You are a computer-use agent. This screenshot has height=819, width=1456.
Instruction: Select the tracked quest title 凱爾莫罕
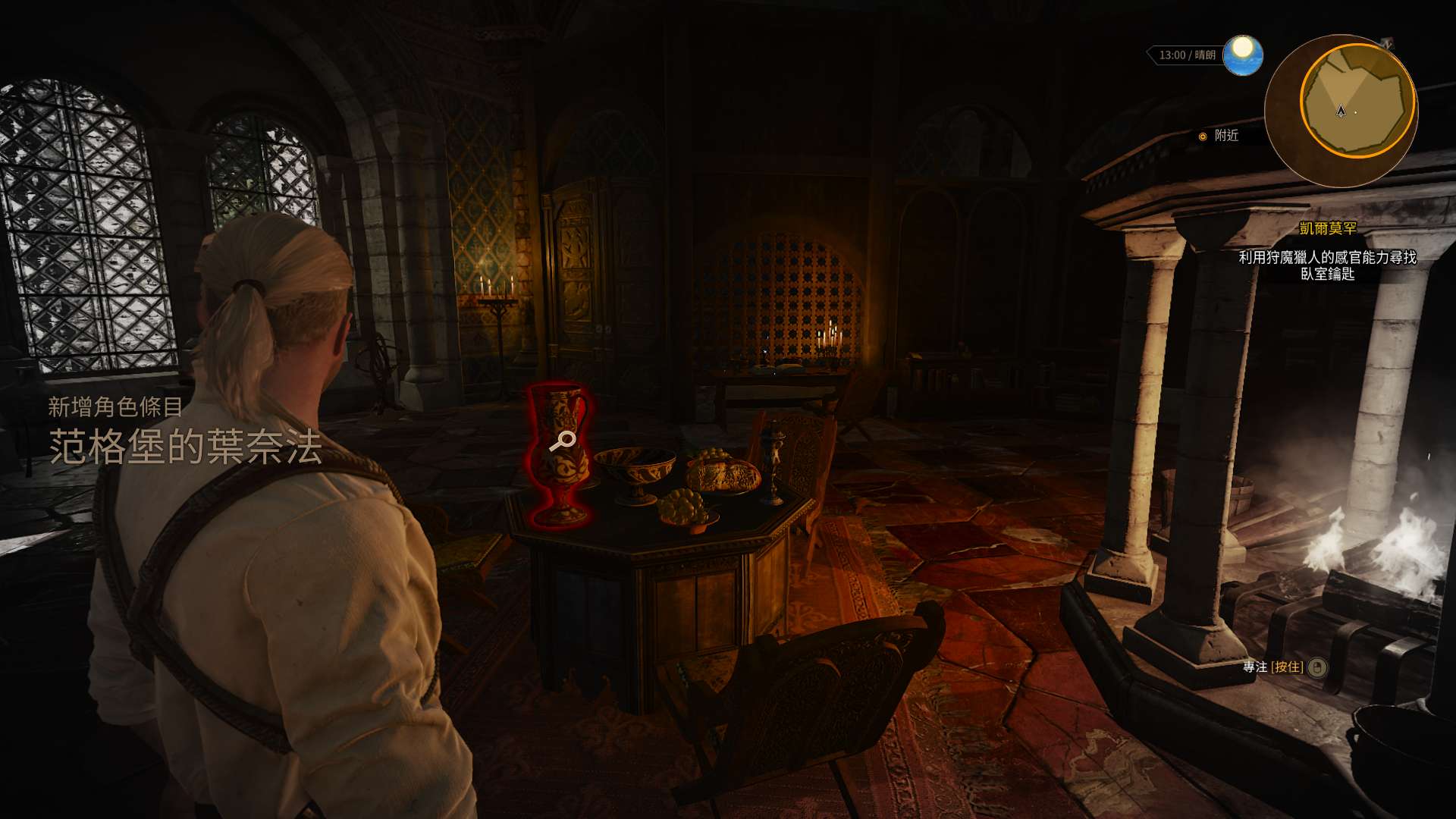pos(1327,228)
